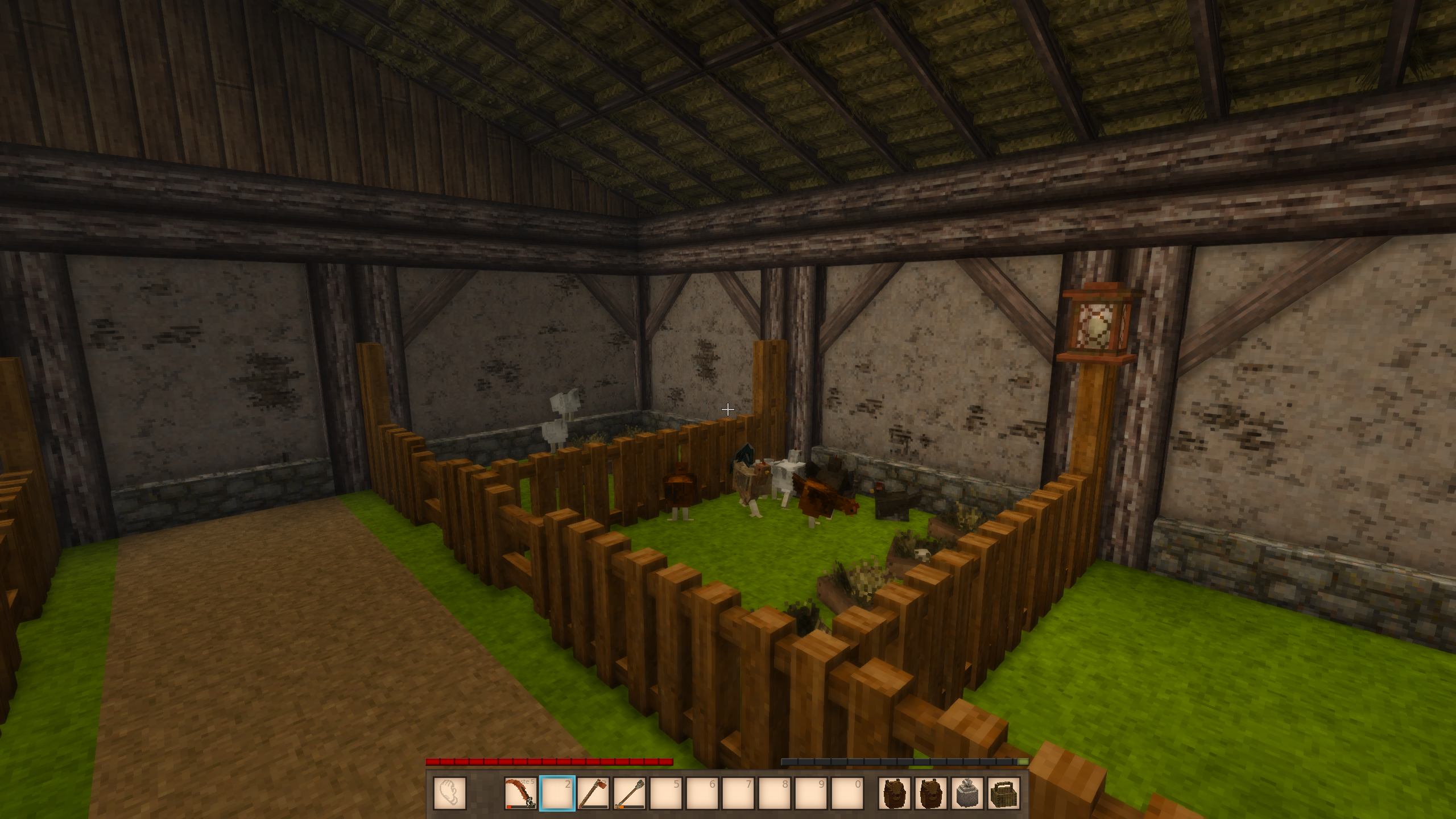Viewport: 1456px width, 819px height.
Task: Select empty hotbar slot number 5
Action: pos(666,793)
